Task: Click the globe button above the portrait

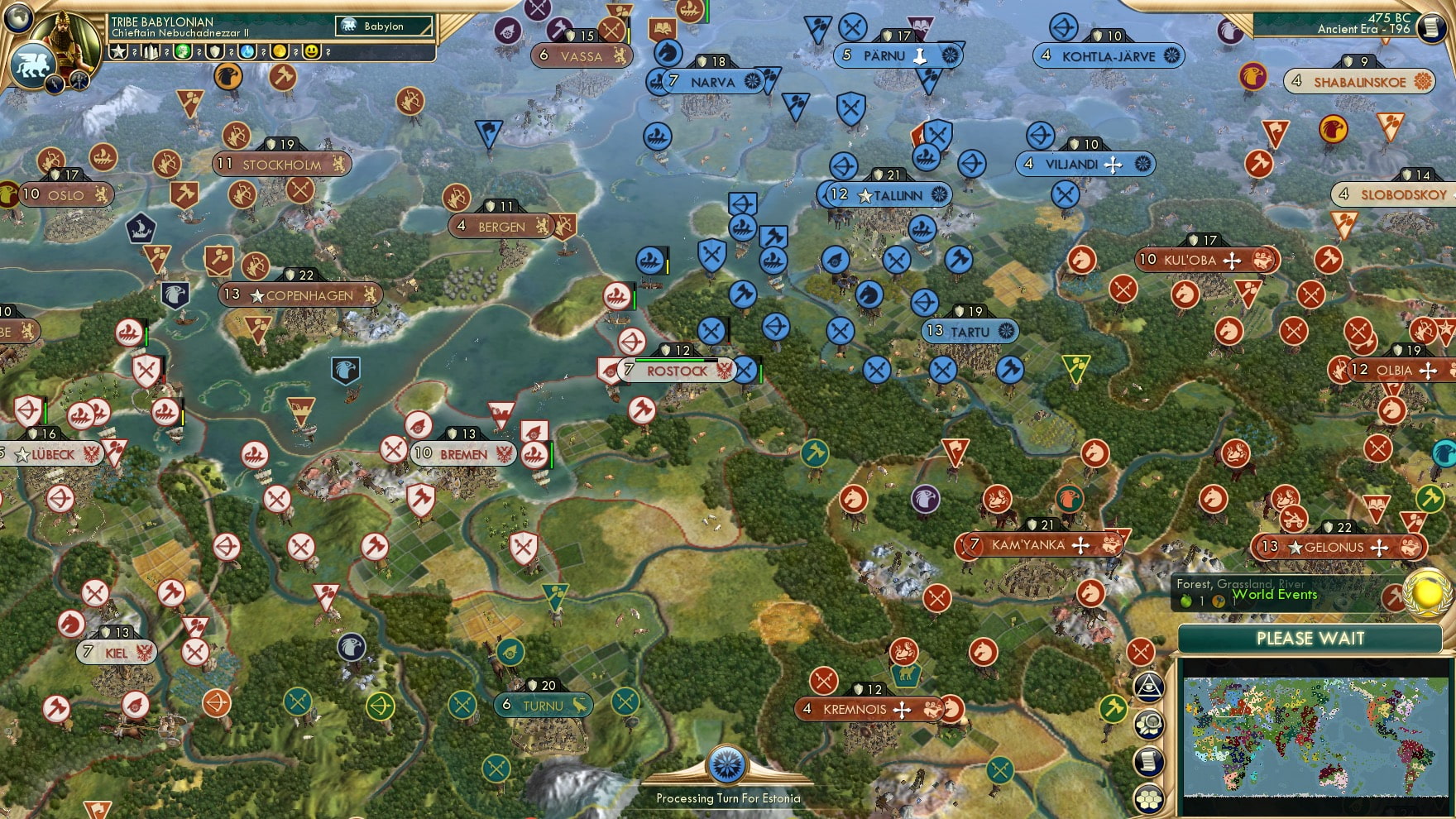Action: pos(18,16)
